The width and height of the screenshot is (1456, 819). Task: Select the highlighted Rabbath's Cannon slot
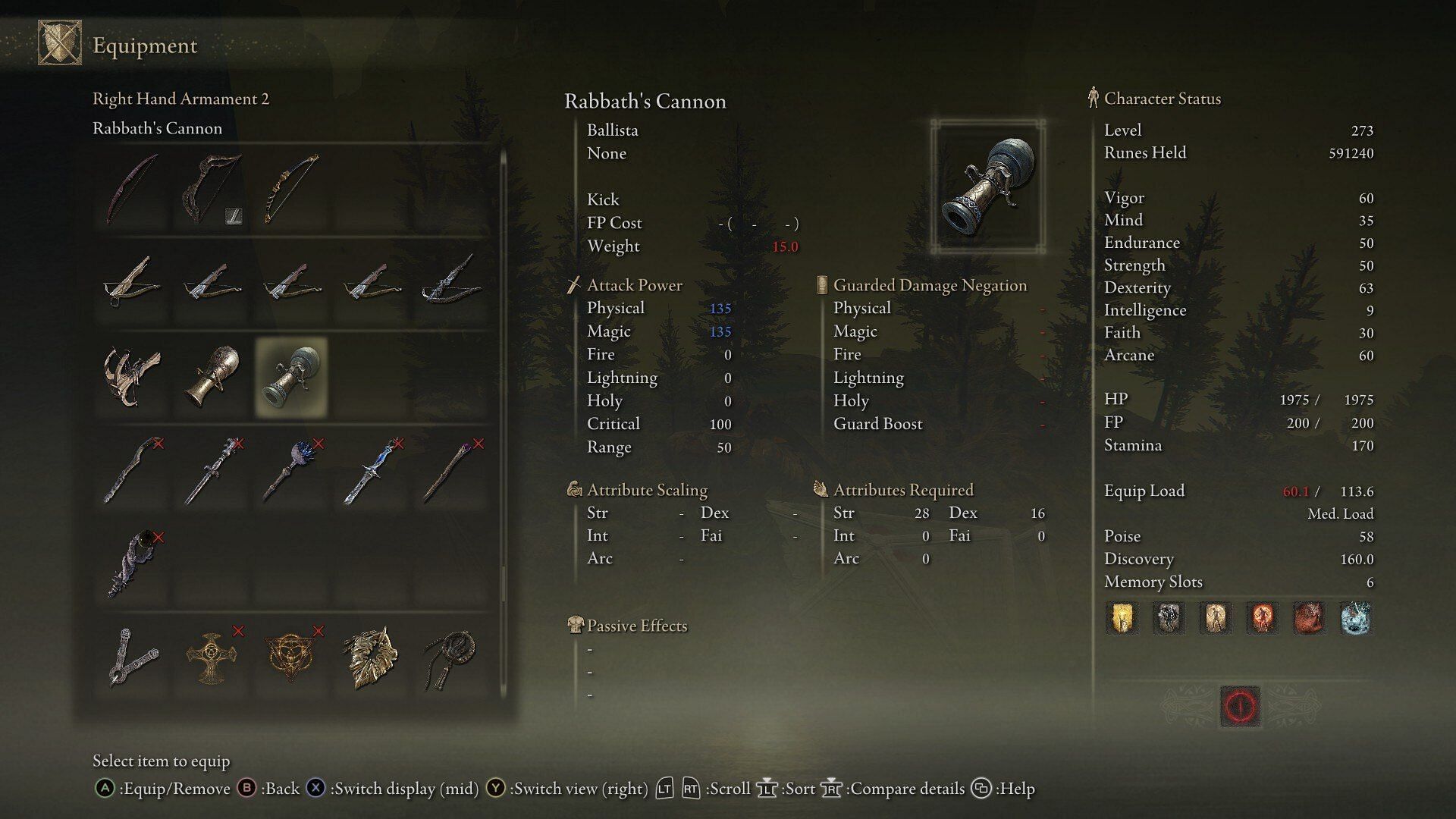[x=292, y=377]
